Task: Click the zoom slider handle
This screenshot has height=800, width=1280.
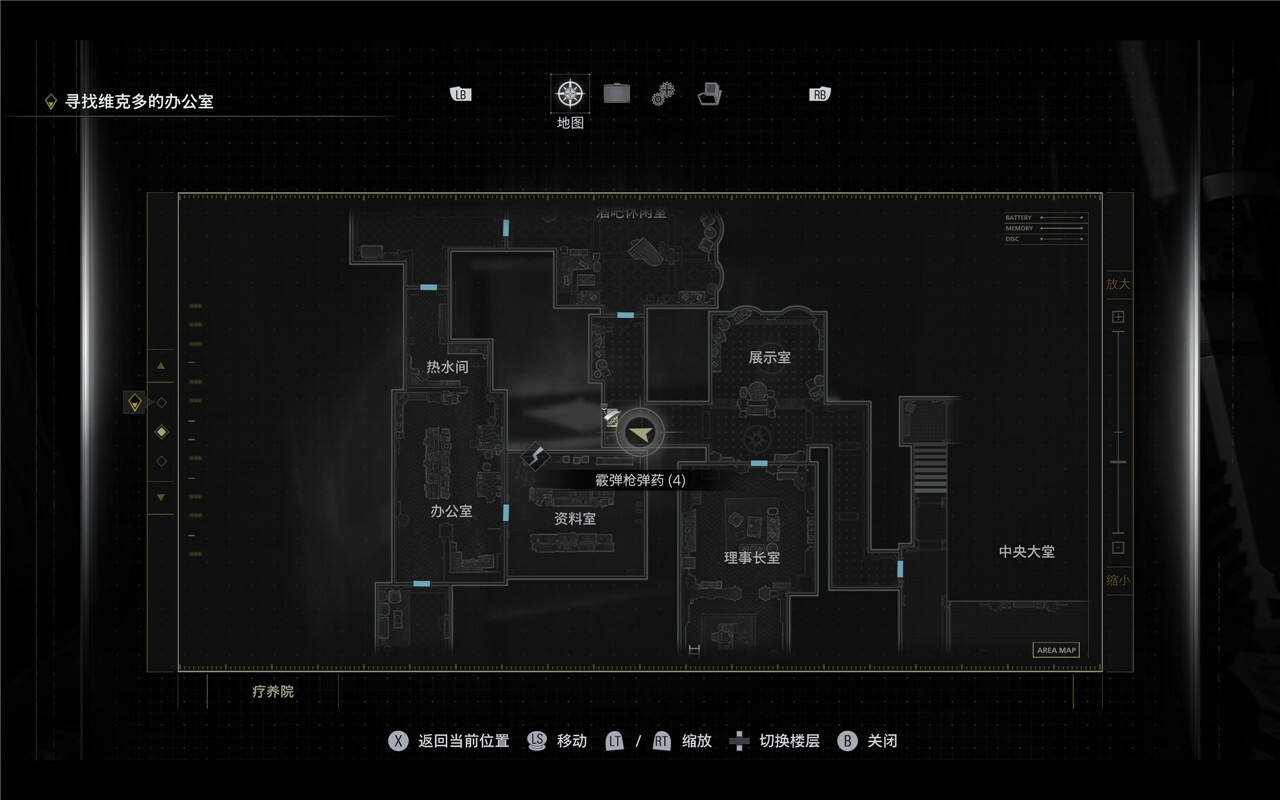Action: click(1118, 462)
